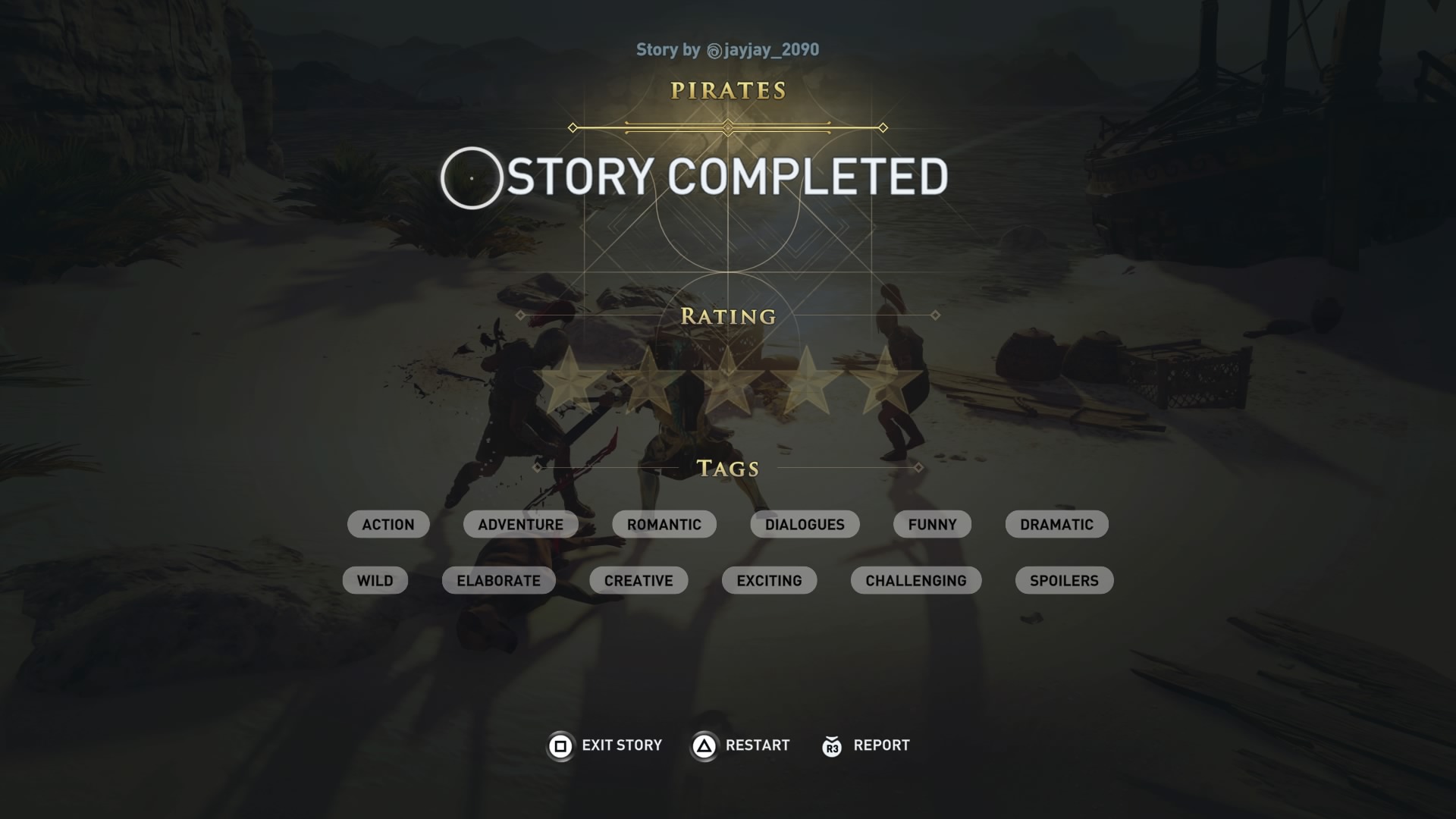Image resolution: width=1456 pixels, height=819 pixels.
Task: Select the CHALLENGING tag
Action: pos(915,580)
